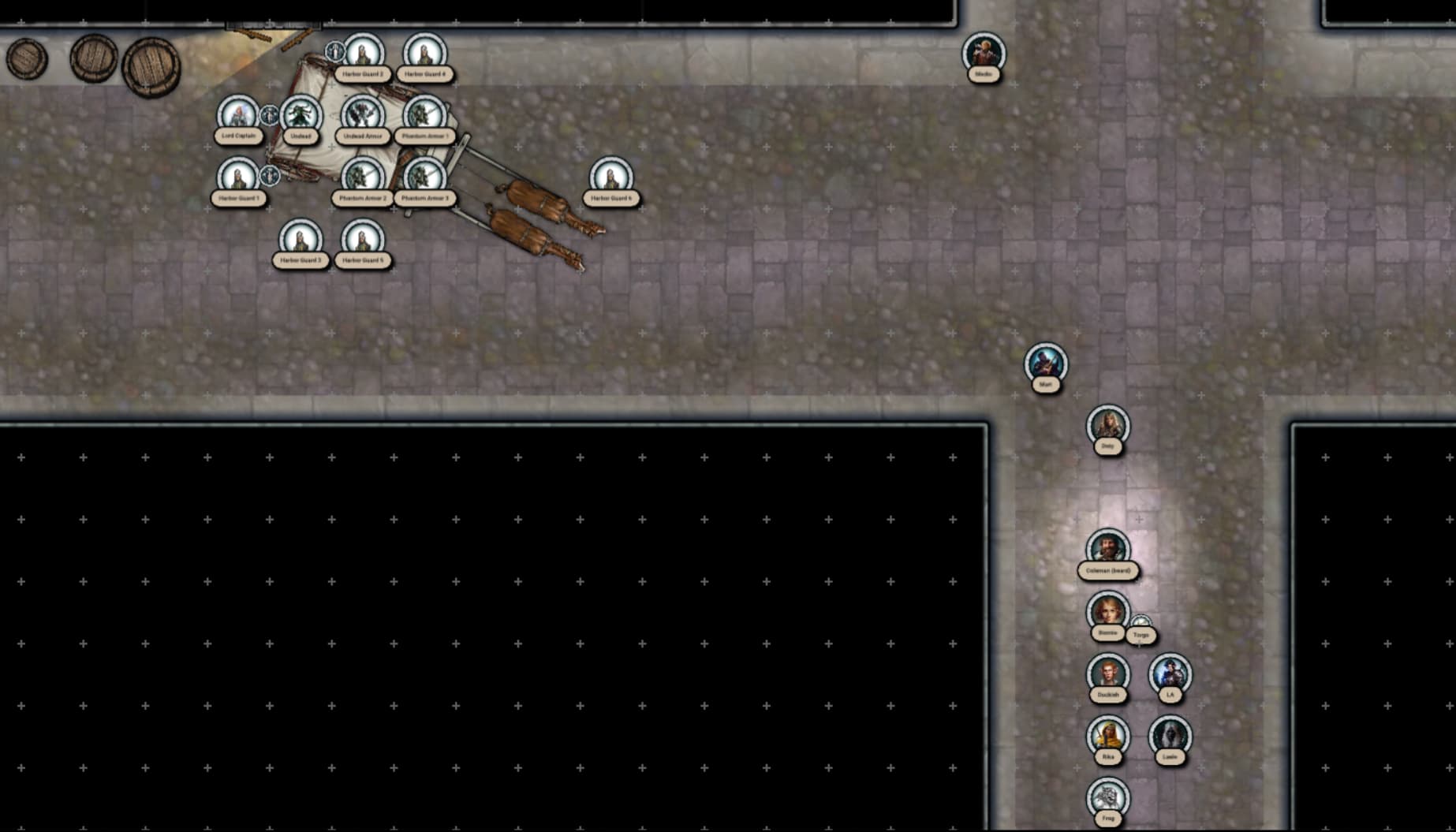Select the small Torgo token
This screenshot has width=1456, height=832.
[x=1141, y=625]
